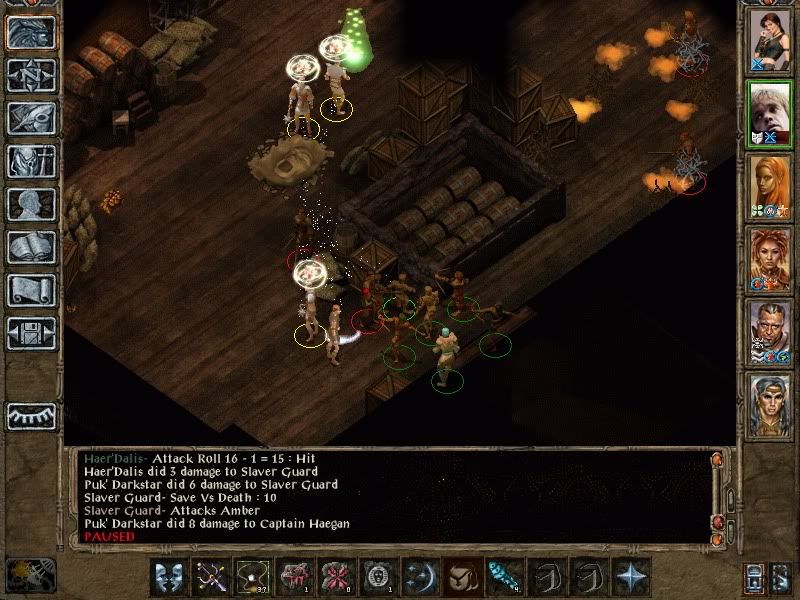Open the mage spellbook

[x=31, y=247]
